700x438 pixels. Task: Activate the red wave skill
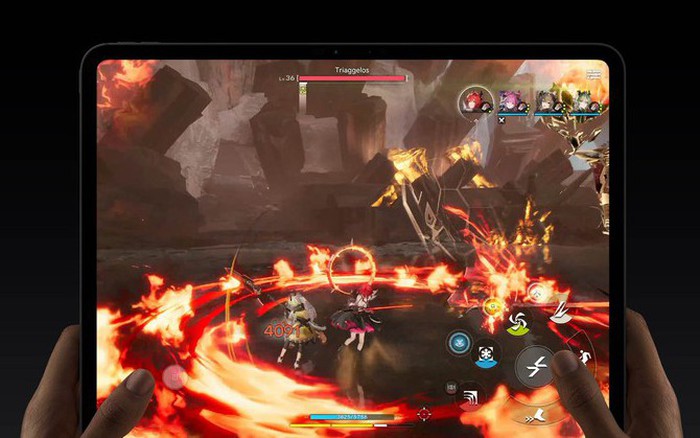pos(469,397)
